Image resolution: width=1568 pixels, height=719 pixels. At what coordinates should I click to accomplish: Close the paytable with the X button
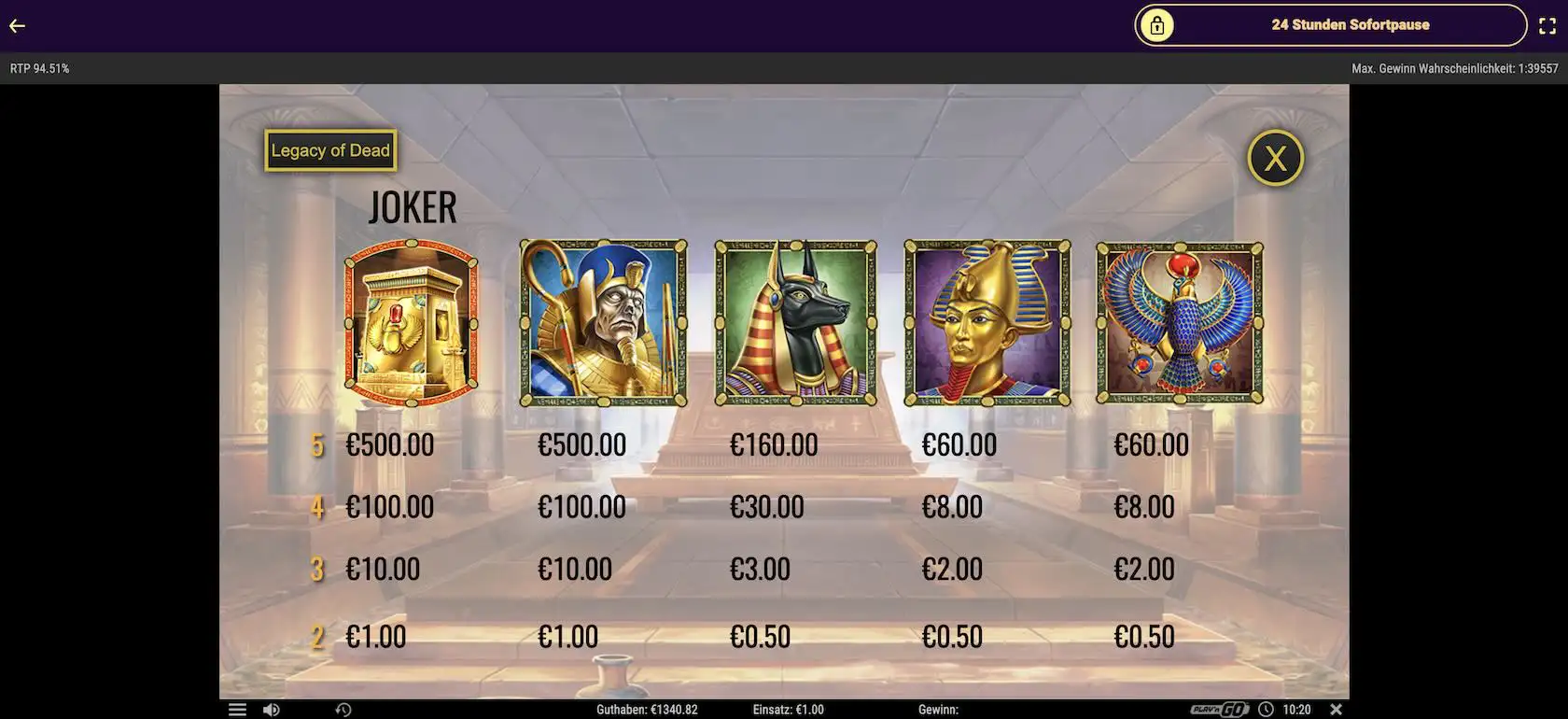[1275, 158]
